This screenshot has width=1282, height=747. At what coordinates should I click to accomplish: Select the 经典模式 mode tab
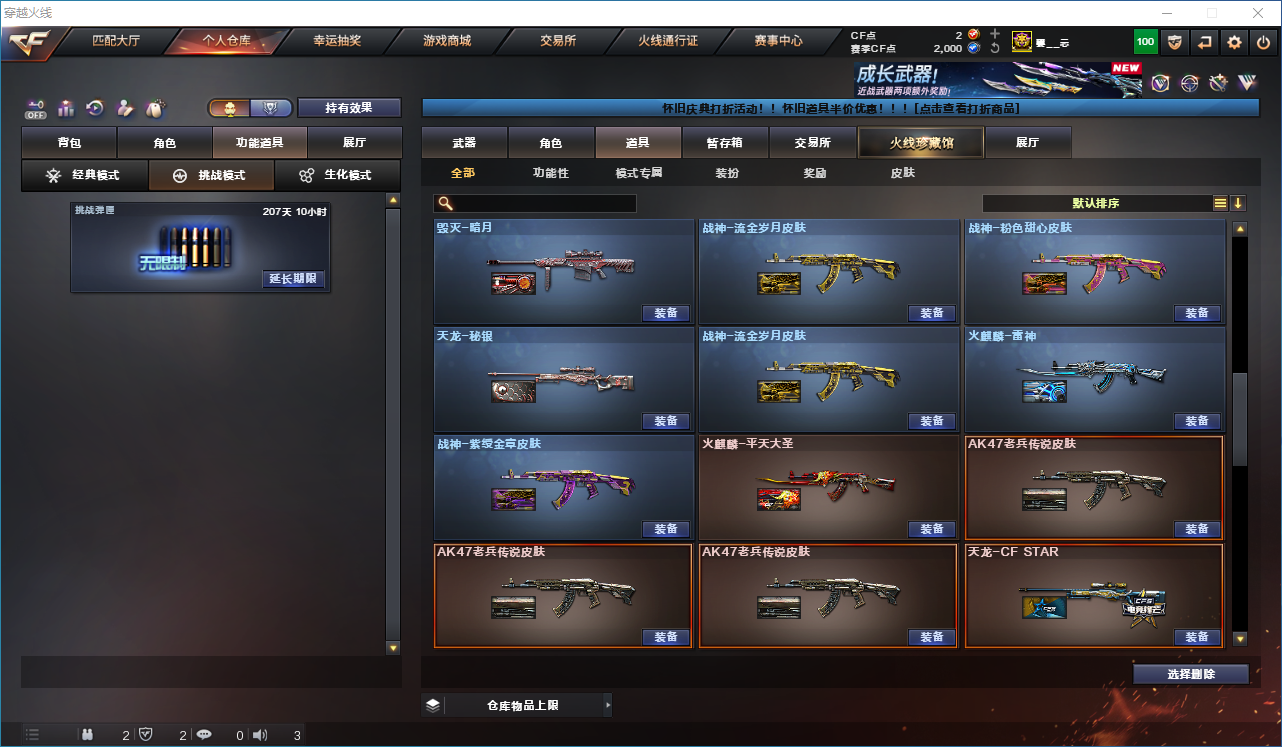coord(85,176)
